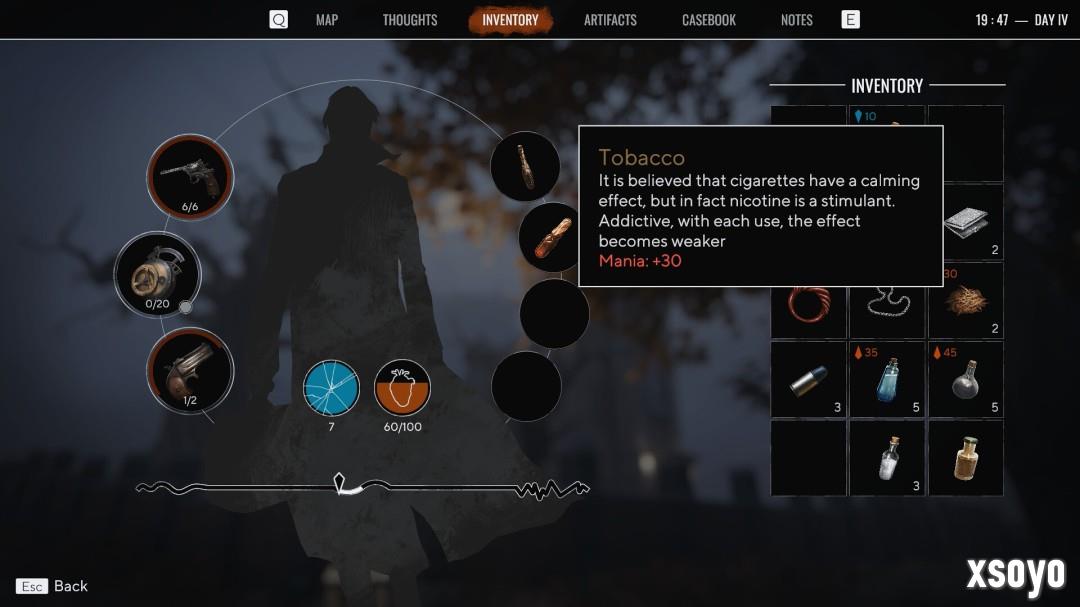Show the Notes tab

(797, 20)
